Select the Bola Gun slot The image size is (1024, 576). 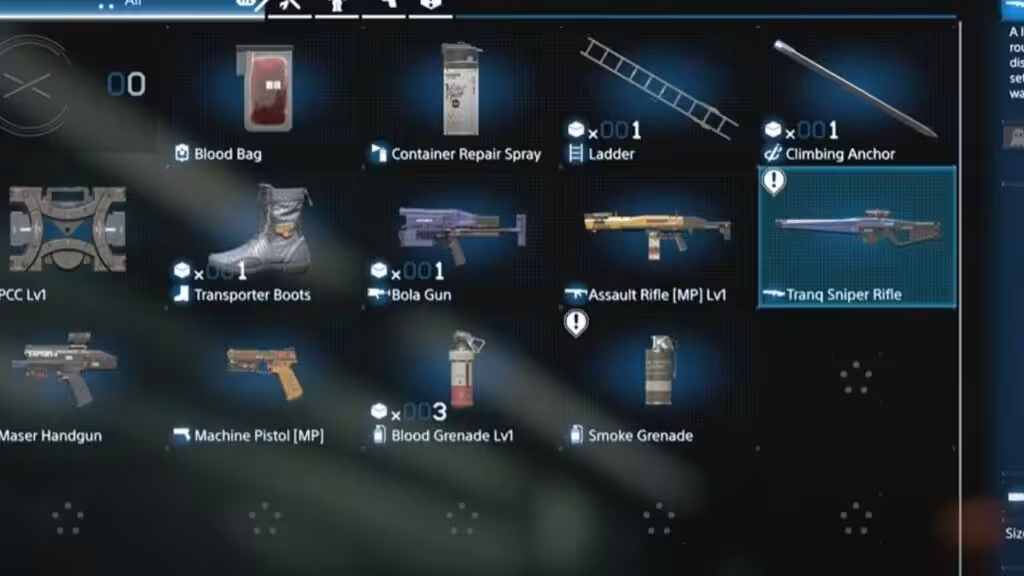tap(461, 238)
